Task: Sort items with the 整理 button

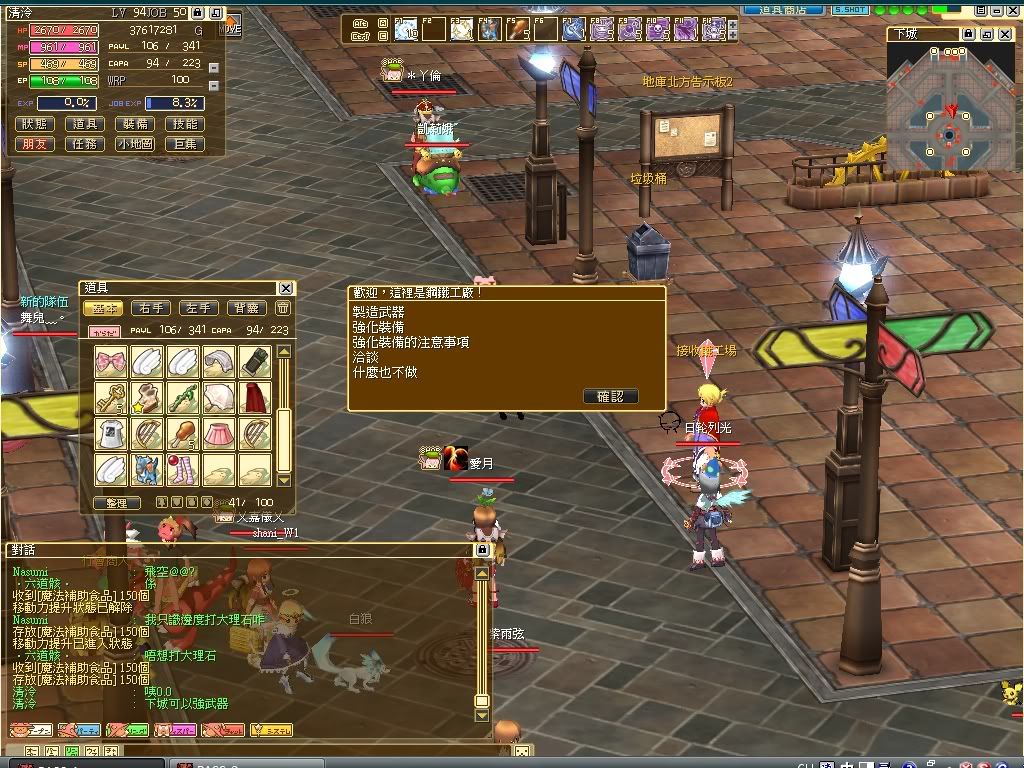Action: (116, 503)
